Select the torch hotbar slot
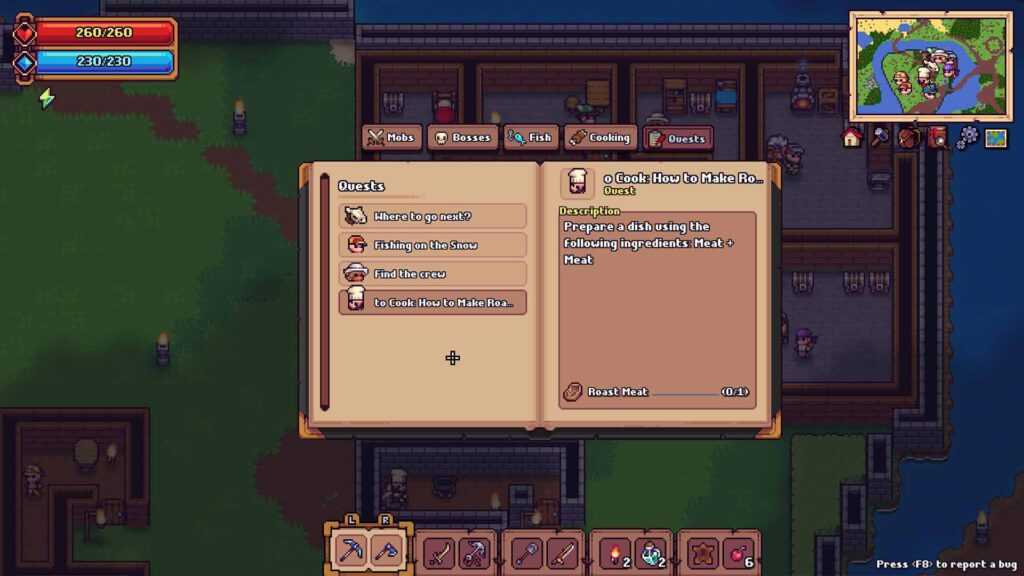The image size is (1024, 576). (x=611, y=550)
